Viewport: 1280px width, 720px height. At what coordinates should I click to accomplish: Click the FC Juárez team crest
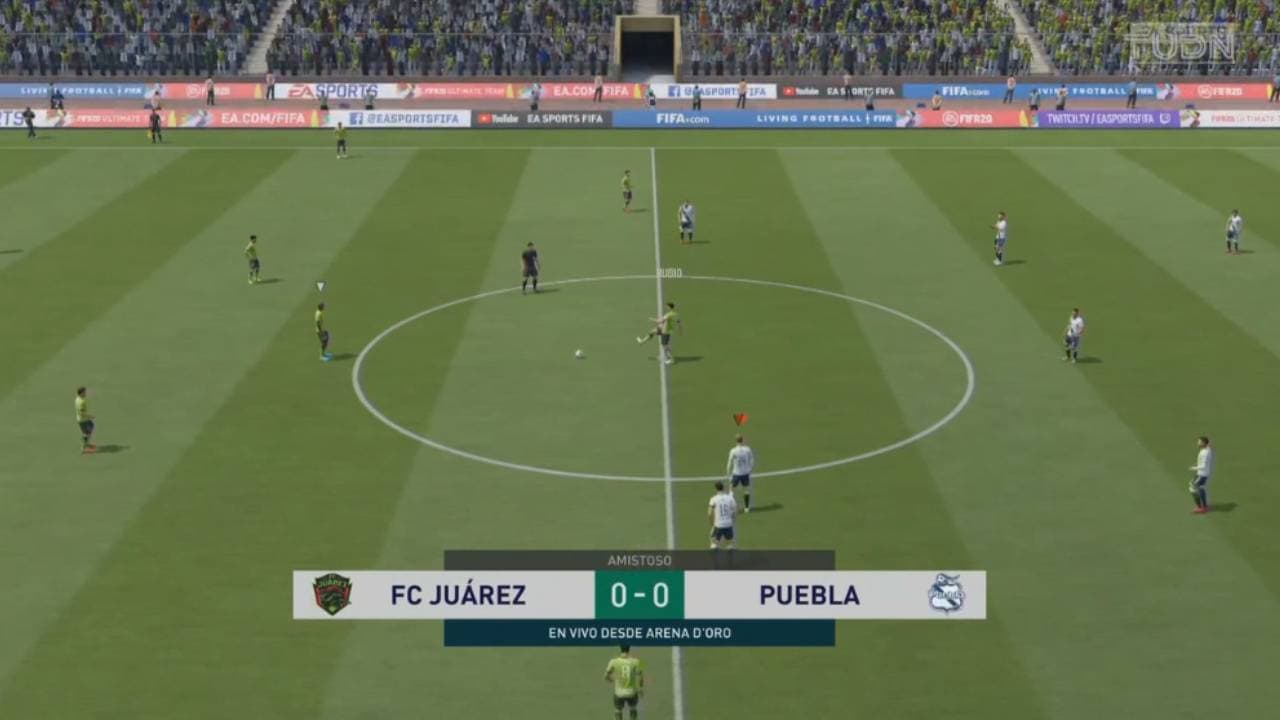[331, 594]
